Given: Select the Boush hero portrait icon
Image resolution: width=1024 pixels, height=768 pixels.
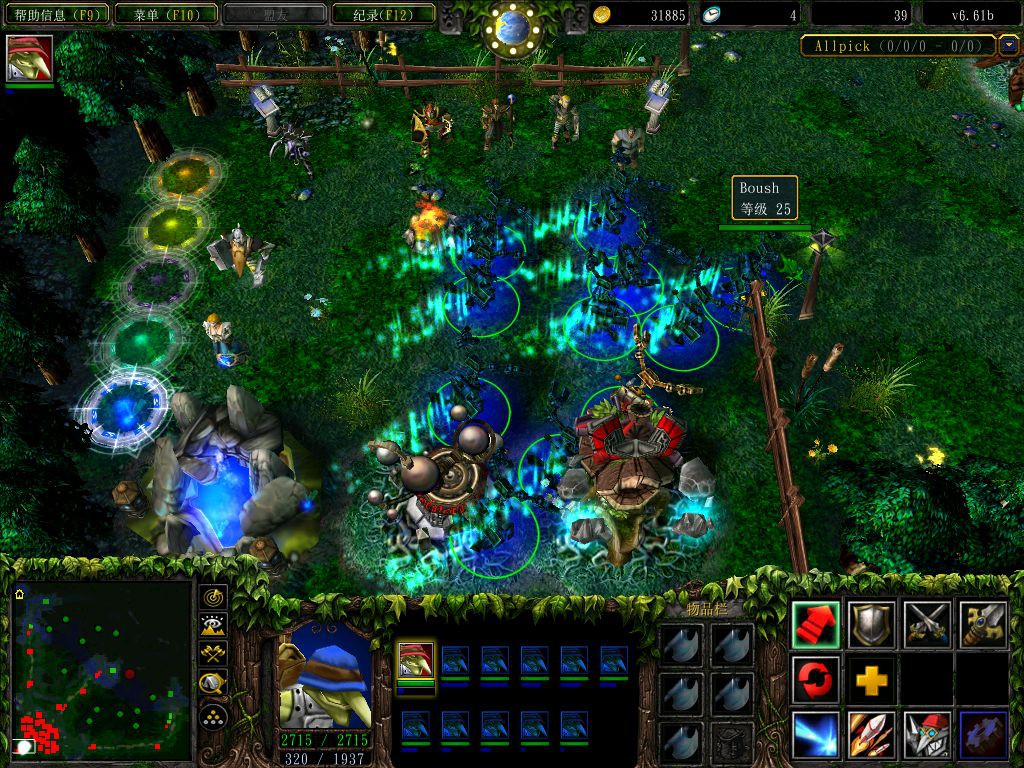Looking at the screenshot, I should click(29, 58).
